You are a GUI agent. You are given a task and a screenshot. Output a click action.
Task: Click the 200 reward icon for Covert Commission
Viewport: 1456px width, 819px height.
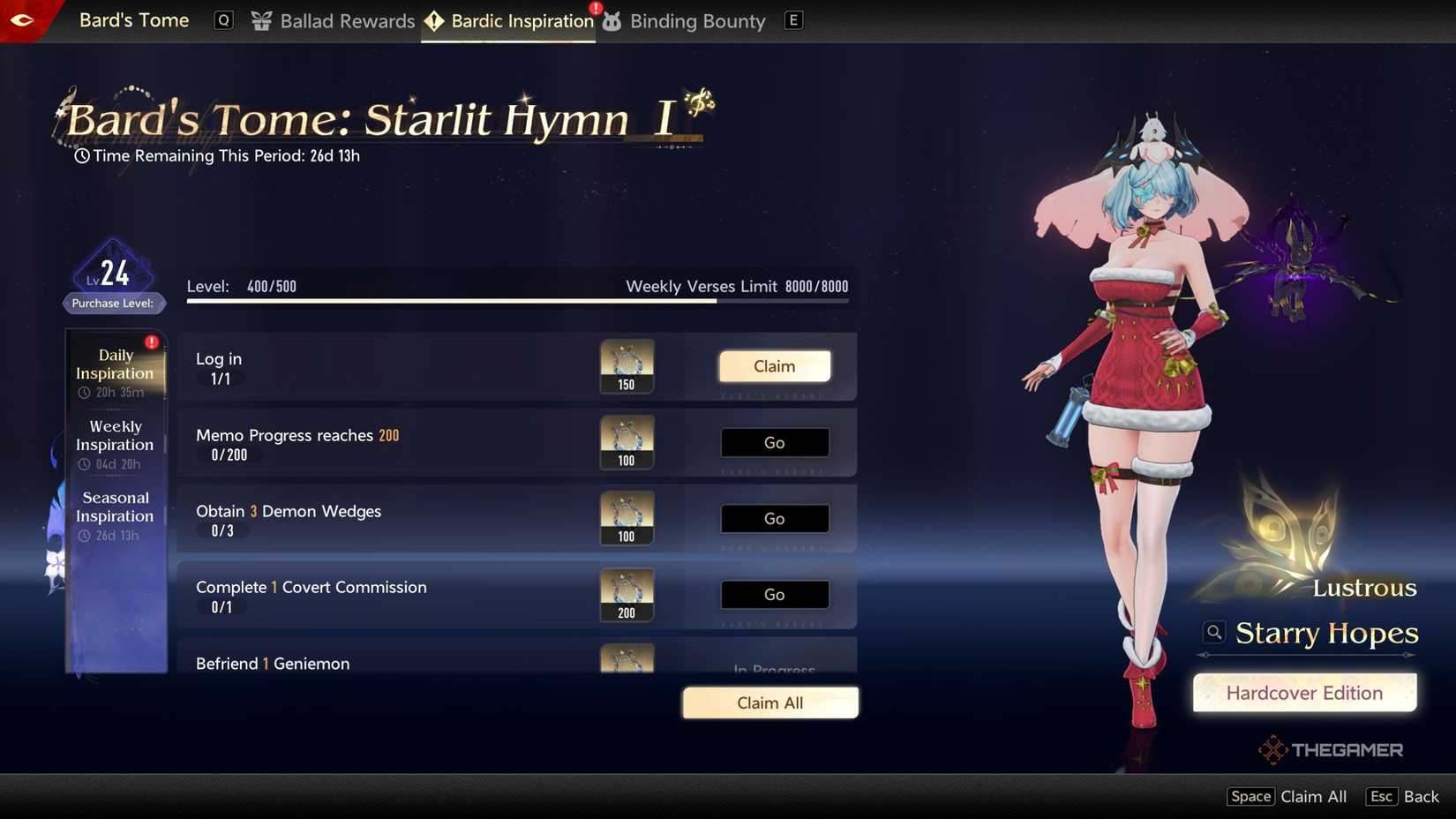(x=627, y=594)
